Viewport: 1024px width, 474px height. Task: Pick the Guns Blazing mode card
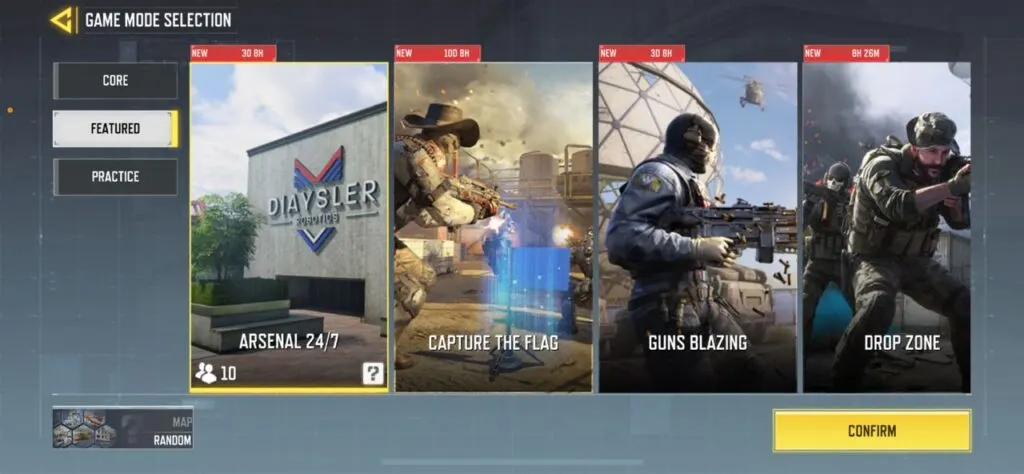pyautogui.click(x=697, y=225)
